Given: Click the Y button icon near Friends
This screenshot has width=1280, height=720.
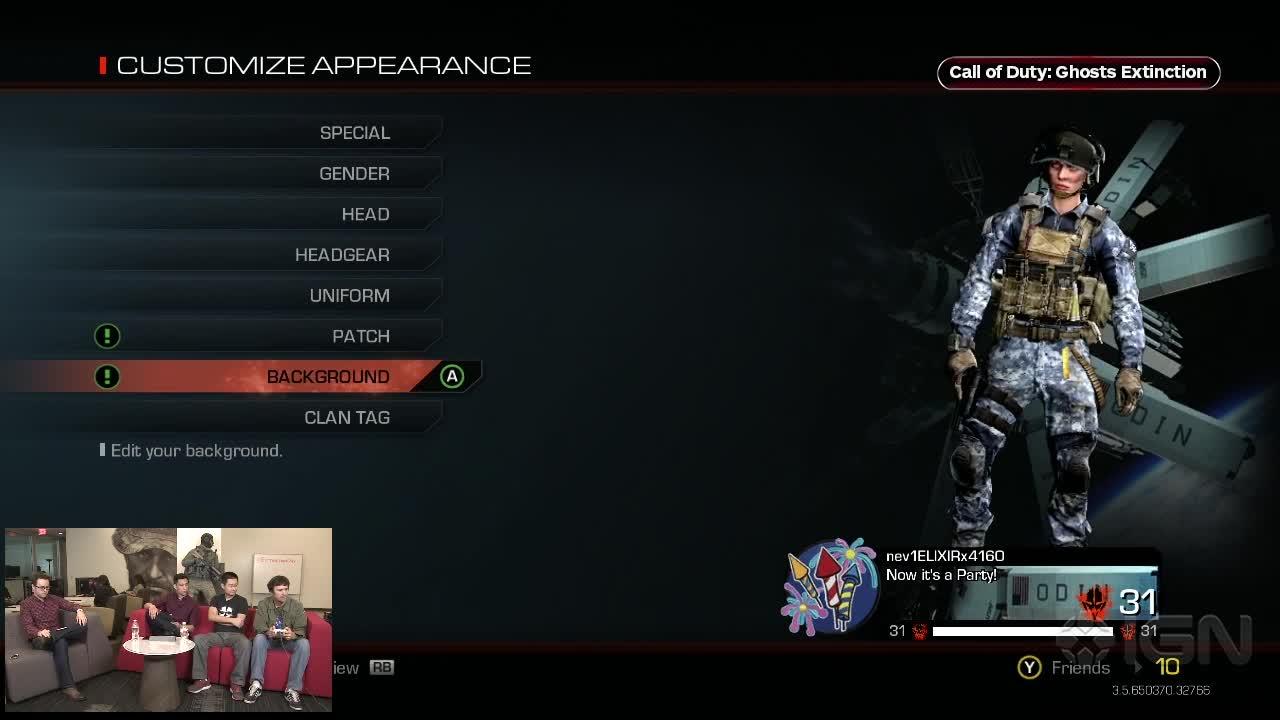Looking at the screenshot, I should pos(1029,667).
